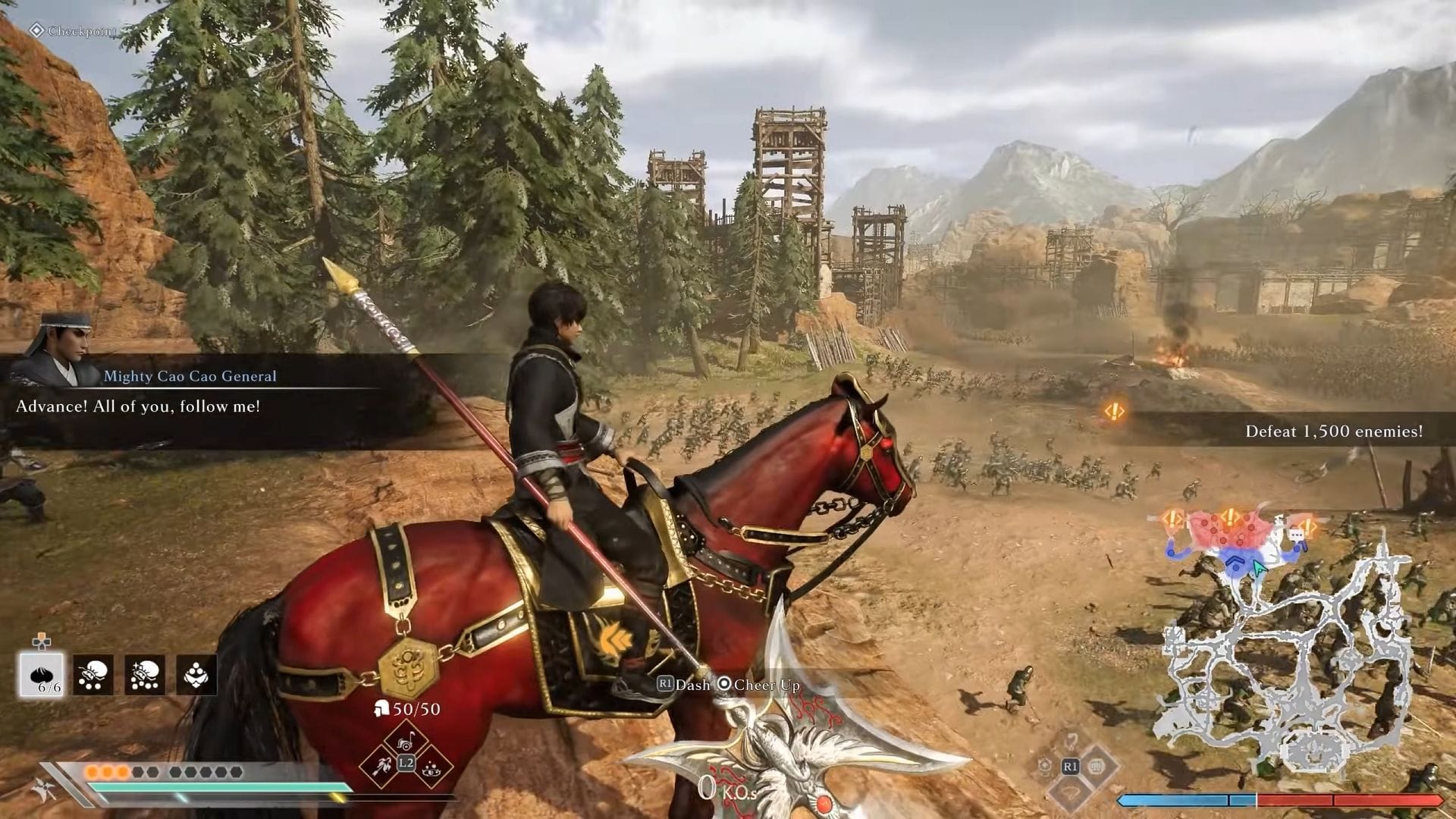The image size is (1456, 819).
Task: Open the speech bubble marker on the minimap
Action: click(1297, 535)
